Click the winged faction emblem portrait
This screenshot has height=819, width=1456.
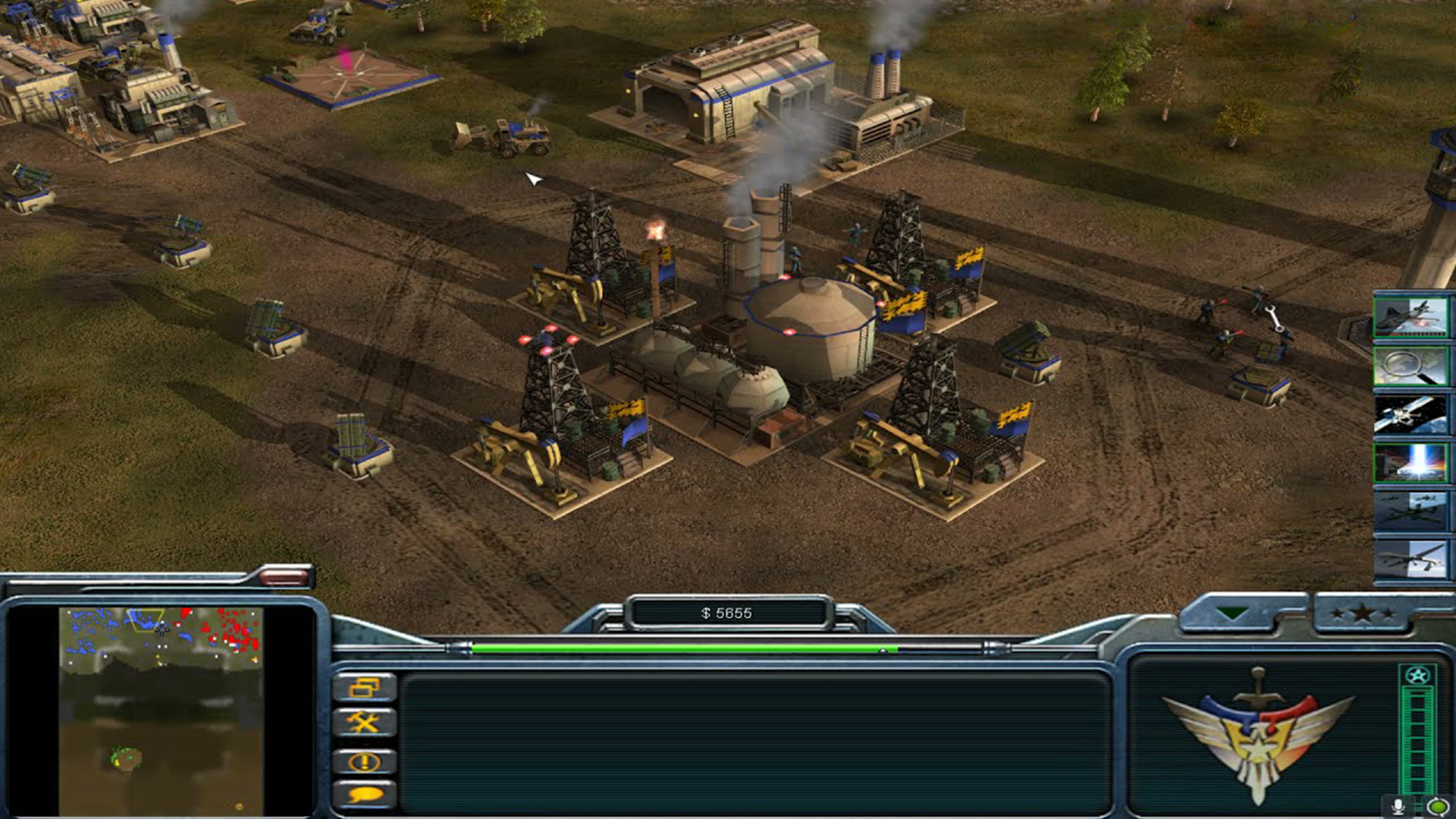coord(1258,732)
